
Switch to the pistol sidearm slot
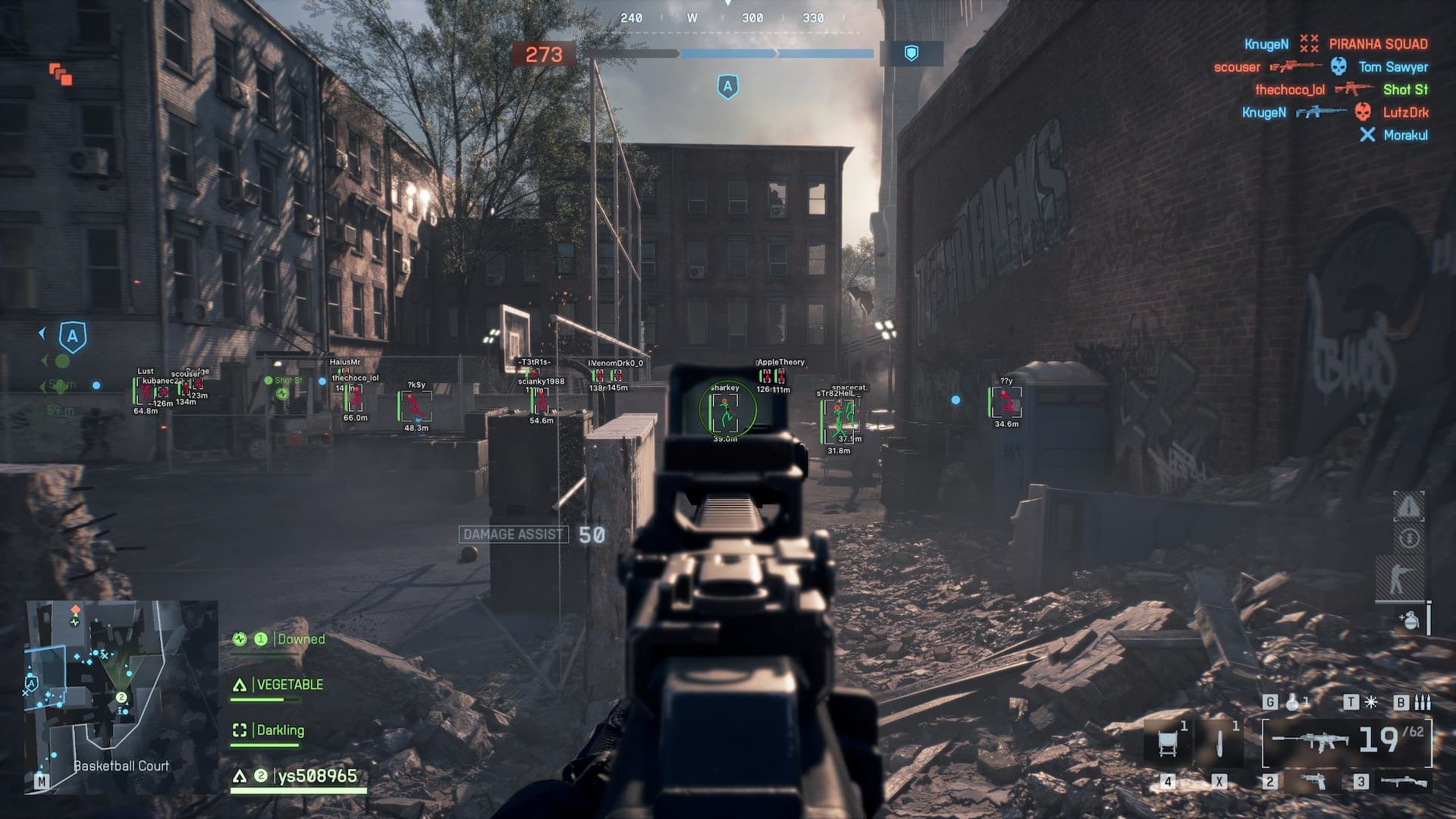(1313, 780)
